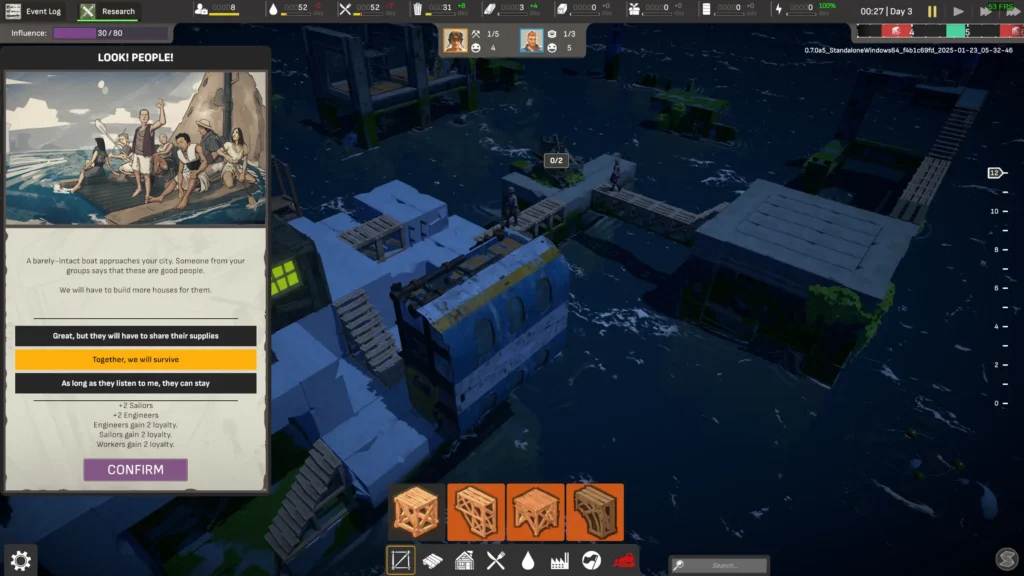The width and height of the screenshot is (1024, 576).
Task: Open the frame structures build category
Action: click(x=401, y=561)
